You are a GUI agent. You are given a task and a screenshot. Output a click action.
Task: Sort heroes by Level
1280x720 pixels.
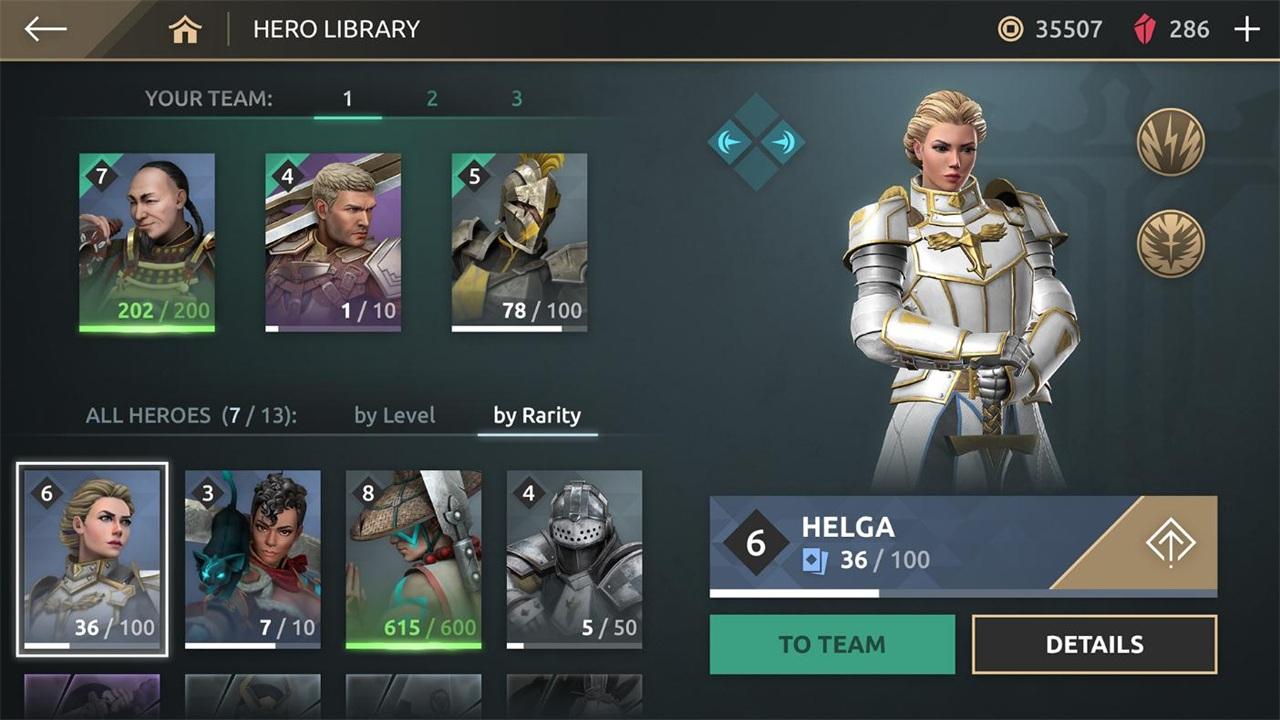click(394, 416)
